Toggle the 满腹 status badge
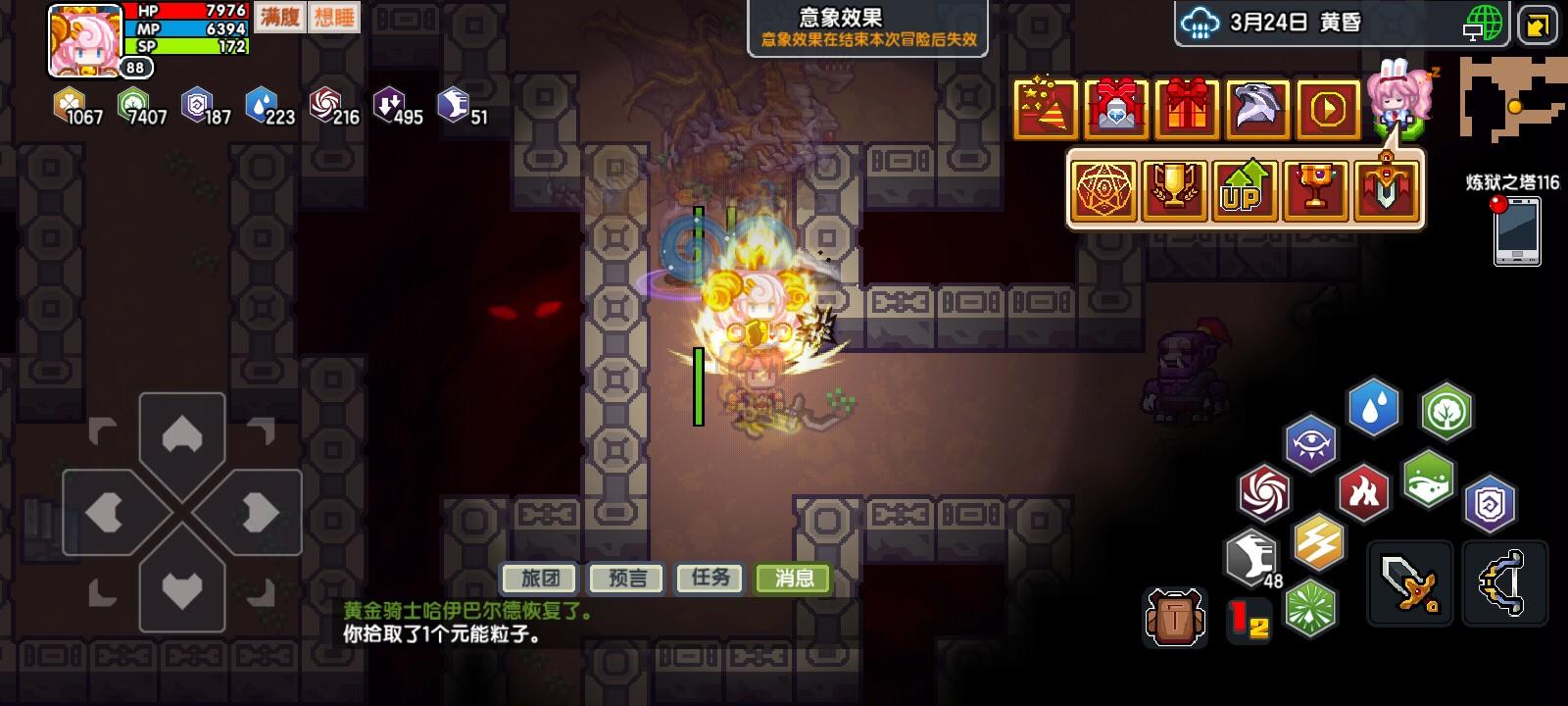 click(x=278, y=18)
